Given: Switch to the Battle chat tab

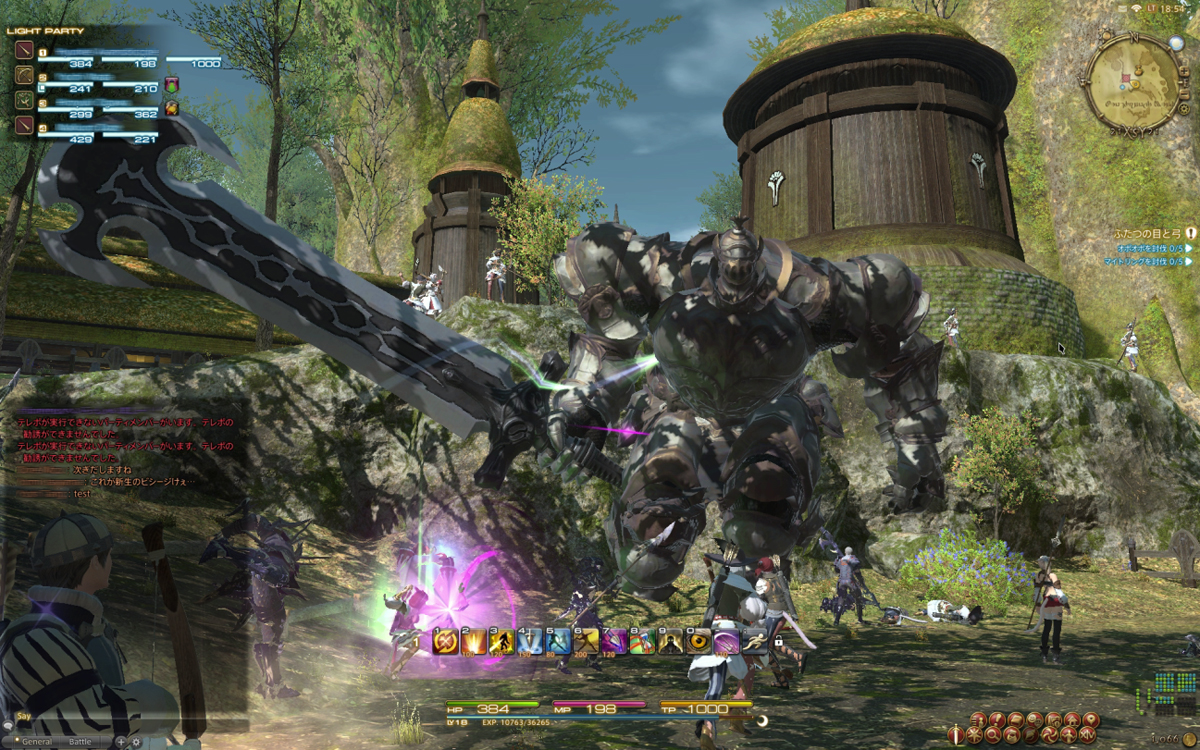Looking at the screenshot, I should tap(80, 741).
